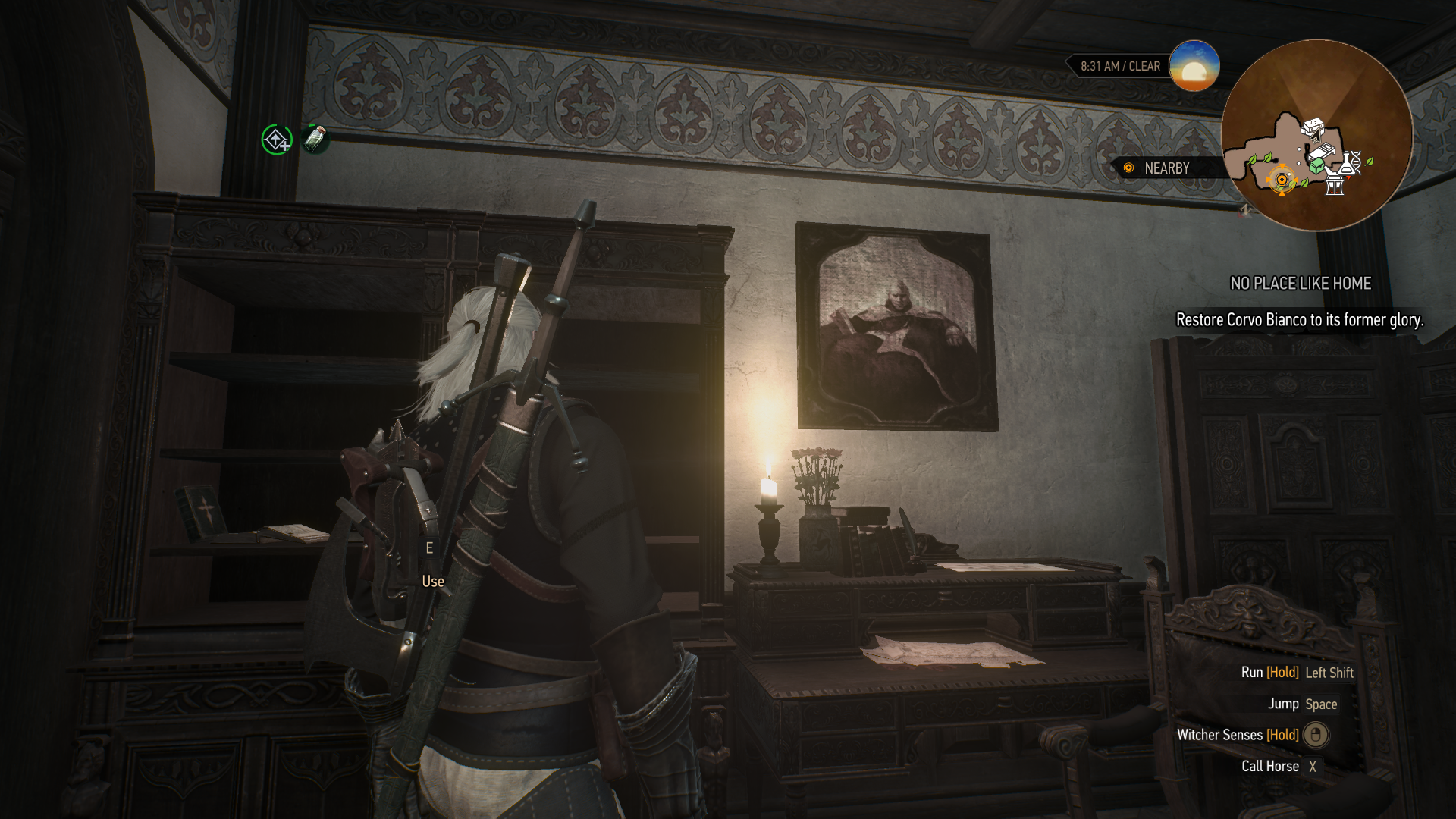This screenshot has height=819, width=1456.
Task: Click the sunrise weather icon
Action: click(1194, 66)
